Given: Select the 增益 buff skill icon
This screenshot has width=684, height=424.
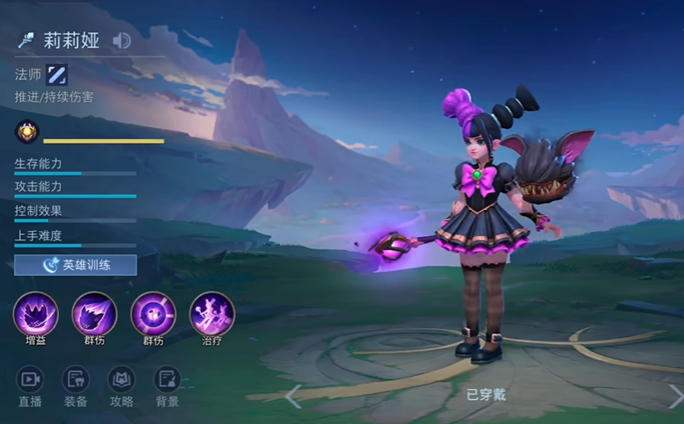Looking at the screenshot, I should [35, 314].
